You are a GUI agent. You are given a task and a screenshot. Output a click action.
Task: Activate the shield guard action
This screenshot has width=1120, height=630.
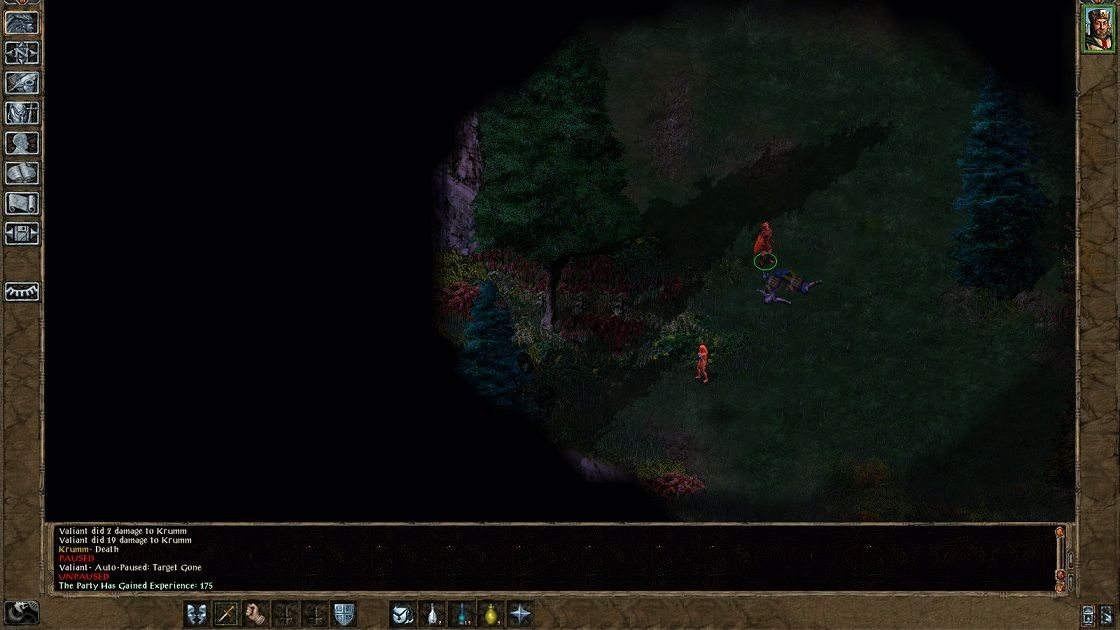coord(344,614)
